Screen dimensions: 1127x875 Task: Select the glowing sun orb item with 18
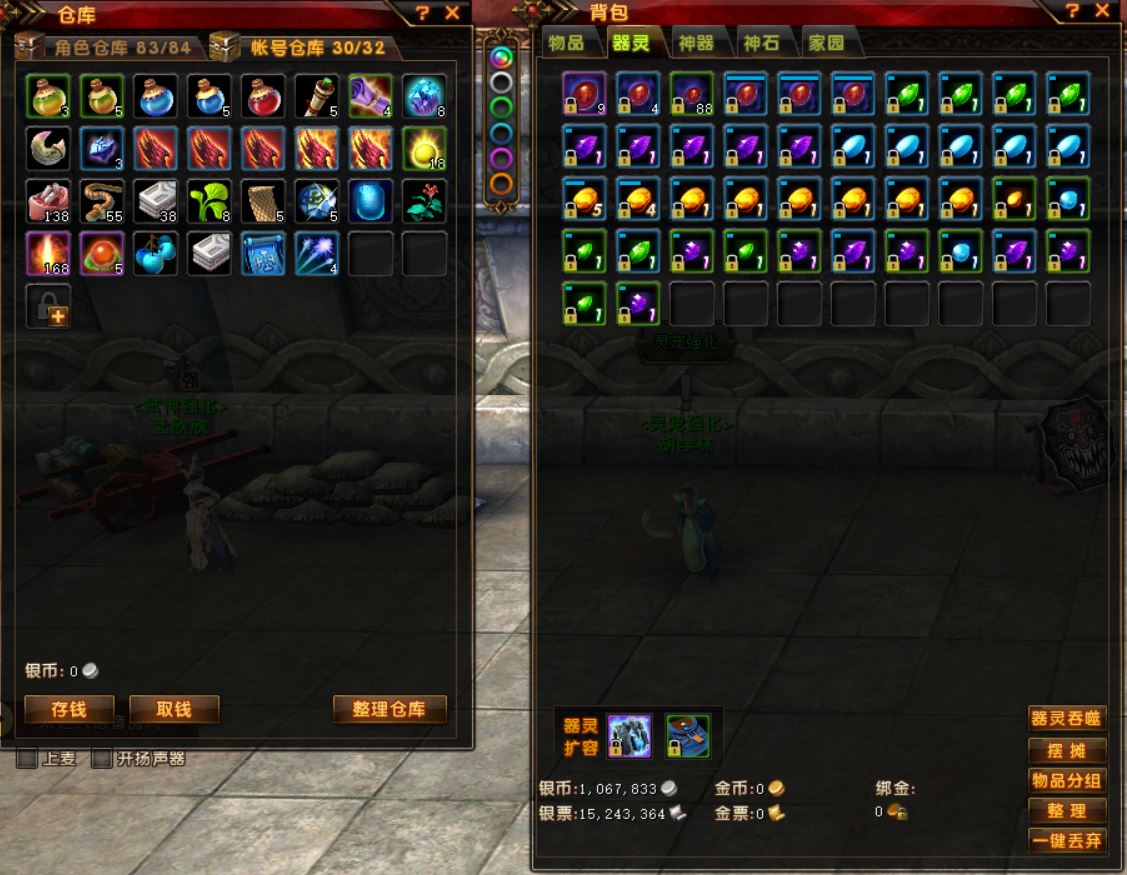[x=424, y=148]
